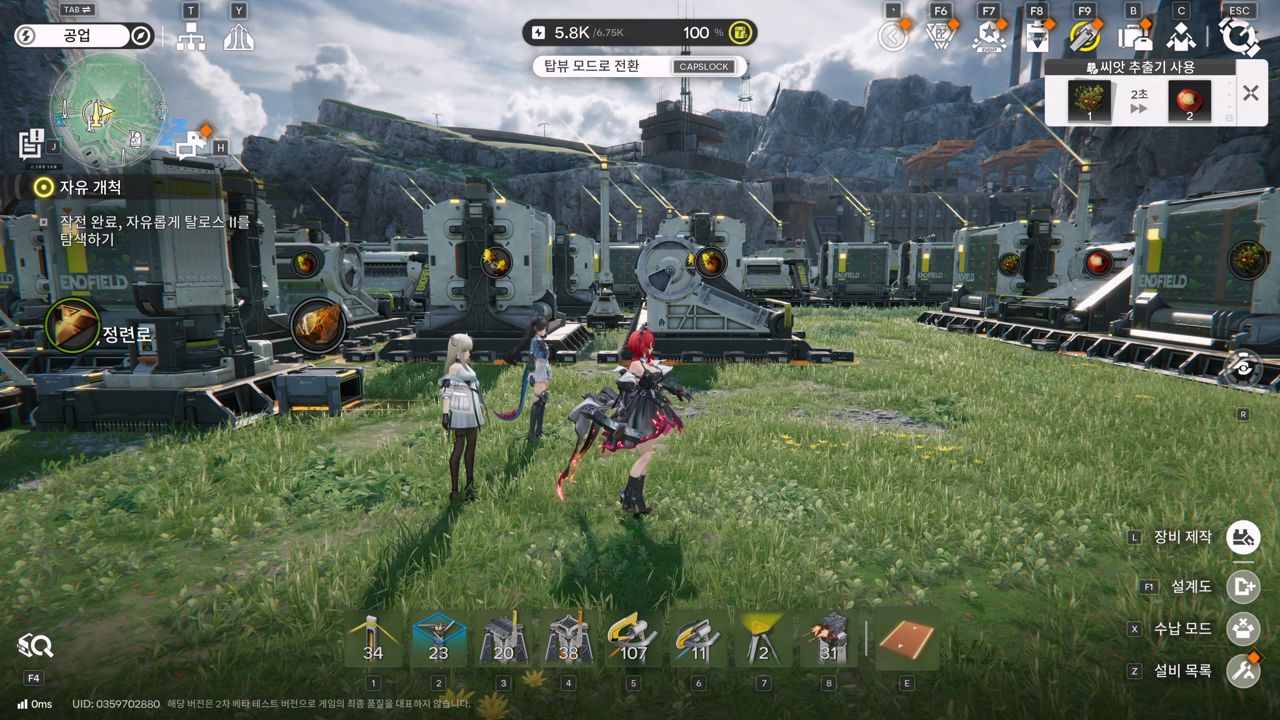Open 장비 제작 equipment crafting
Image resolution: width=1280 pixels, height=720 pixels.
coord(1243,537)
